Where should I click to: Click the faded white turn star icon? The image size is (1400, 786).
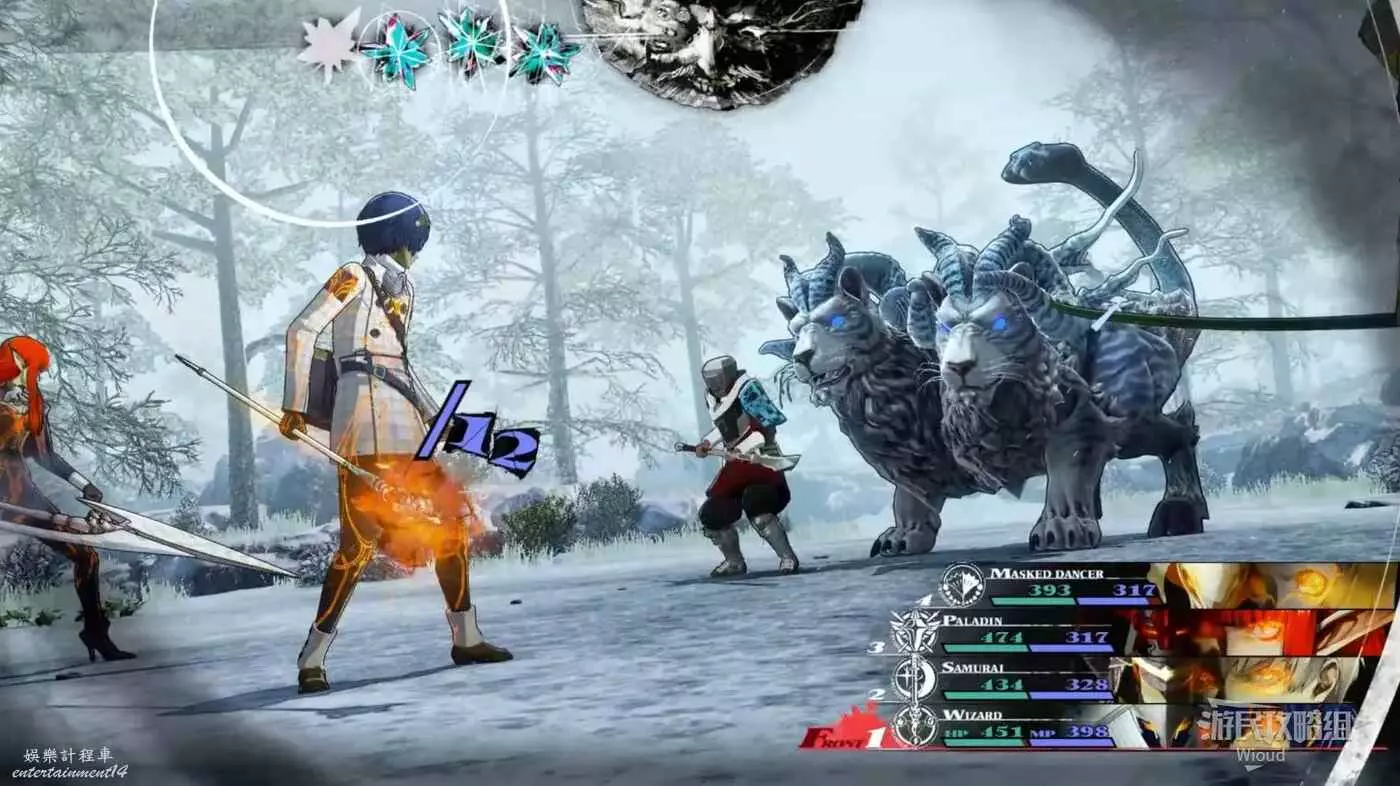coord(329,44)
